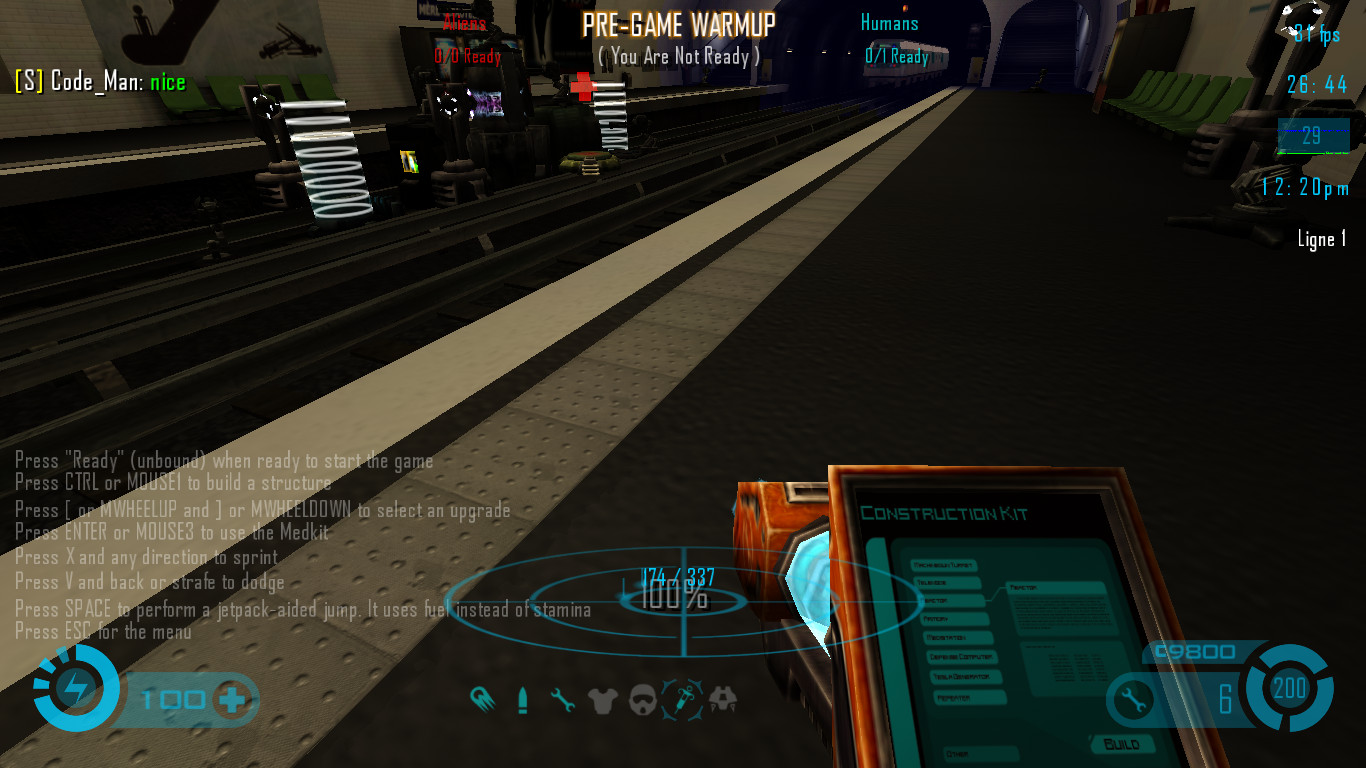This screenshot has width=1366, height=768.
Task: Select the wrench construction kit inventory icon
Action: [x=563, y=700]
